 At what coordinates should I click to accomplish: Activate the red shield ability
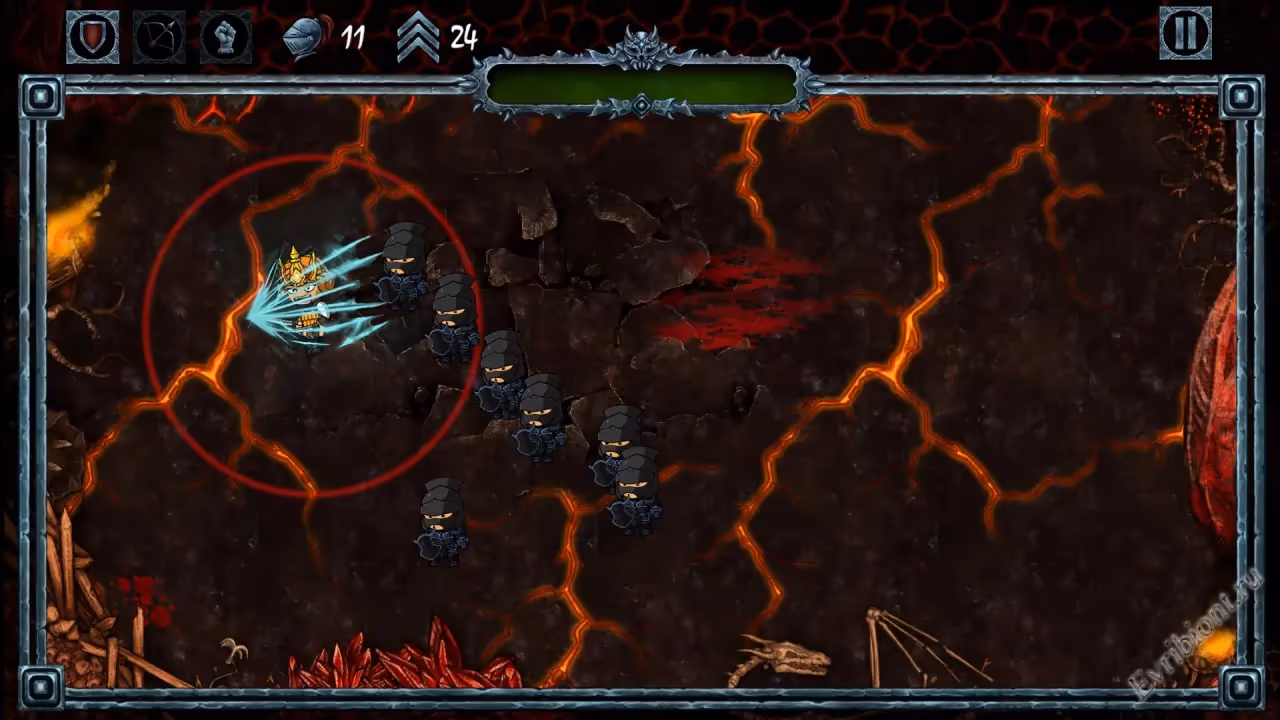[93, 37]
